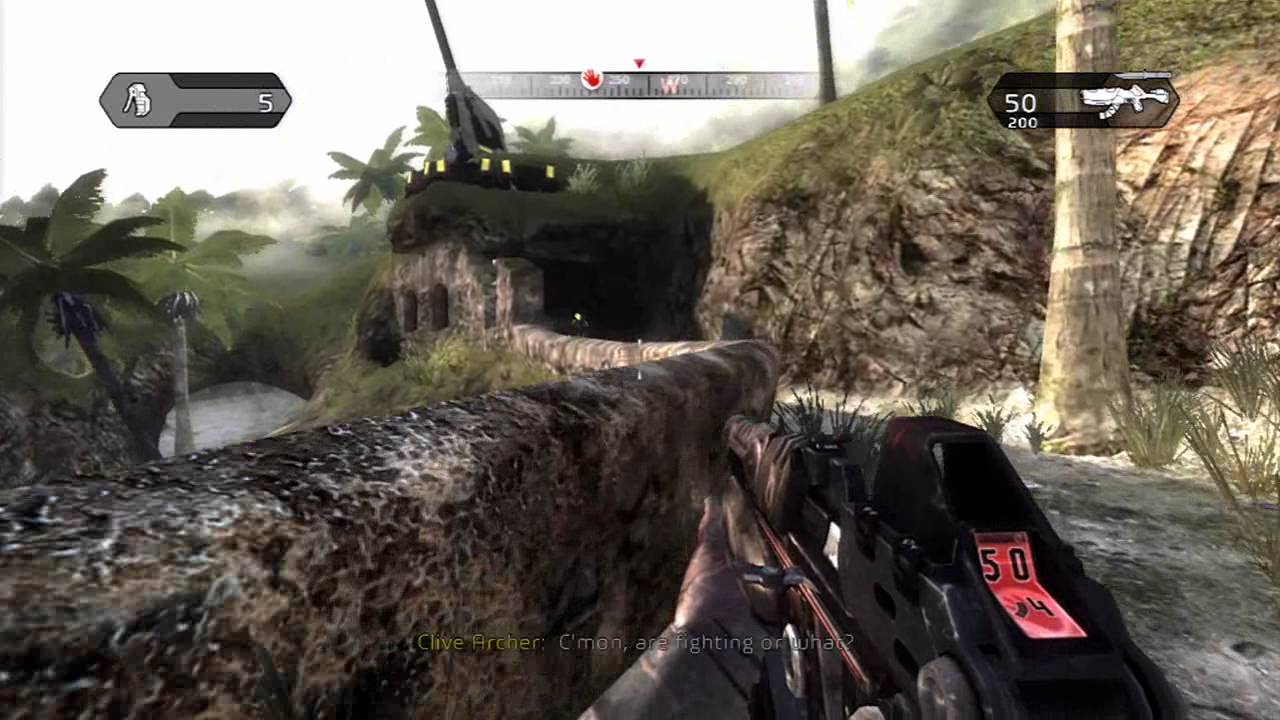
Task: Click the assault rifle icon in ammo display
Action: [x=1125, y=97]
